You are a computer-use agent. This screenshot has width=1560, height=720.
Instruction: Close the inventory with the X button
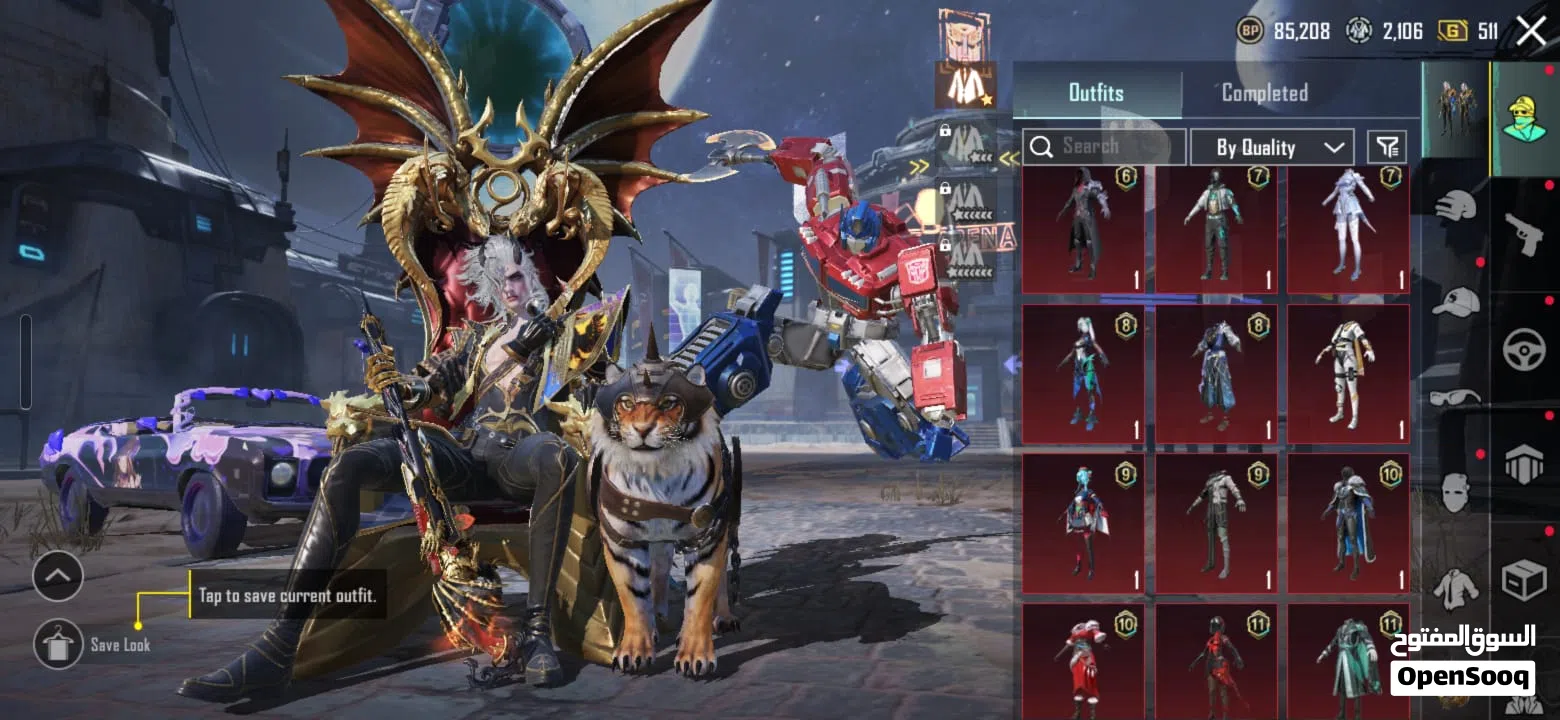1531,31
